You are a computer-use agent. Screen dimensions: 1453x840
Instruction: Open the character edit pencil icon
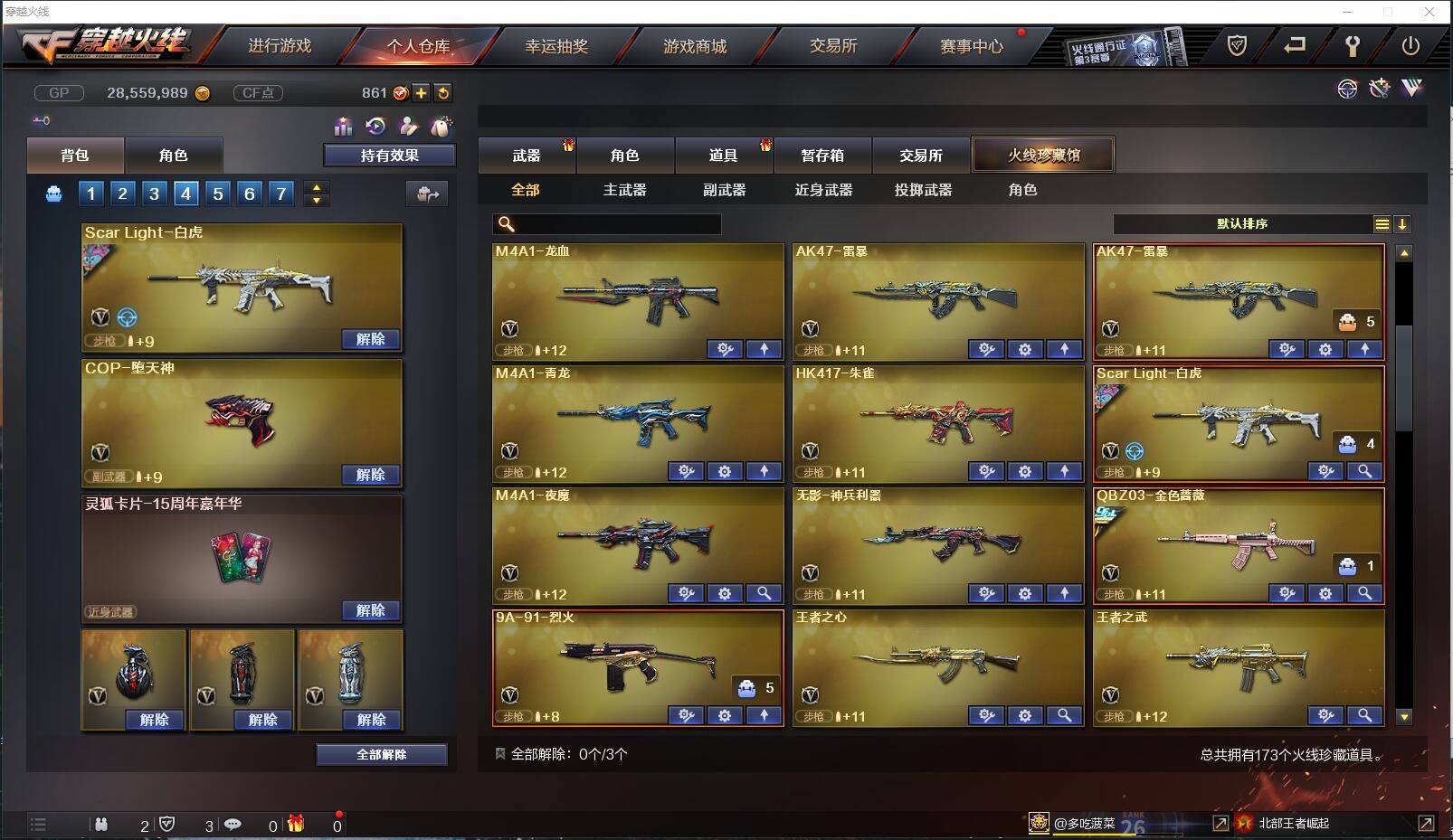click(409, 127)
